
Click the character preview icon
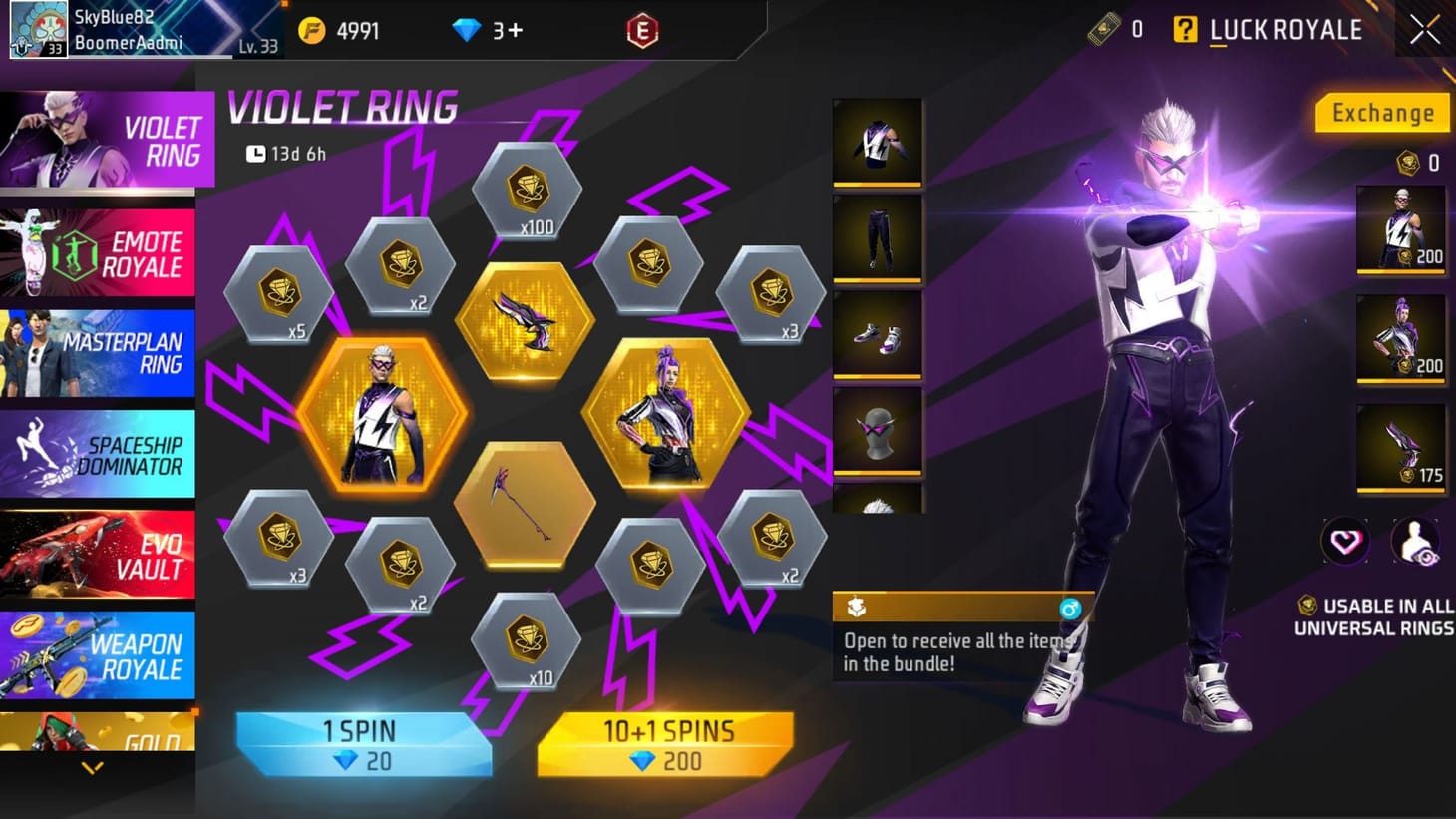point(1416,540)
